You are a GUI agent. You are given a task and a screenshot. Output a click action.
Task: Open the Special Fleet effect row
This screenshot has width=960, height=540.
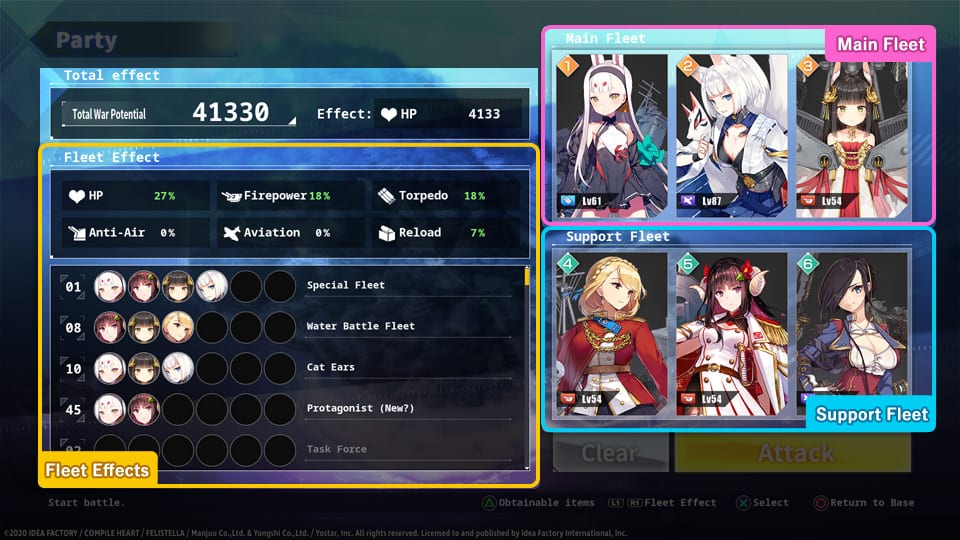(290, 286)
